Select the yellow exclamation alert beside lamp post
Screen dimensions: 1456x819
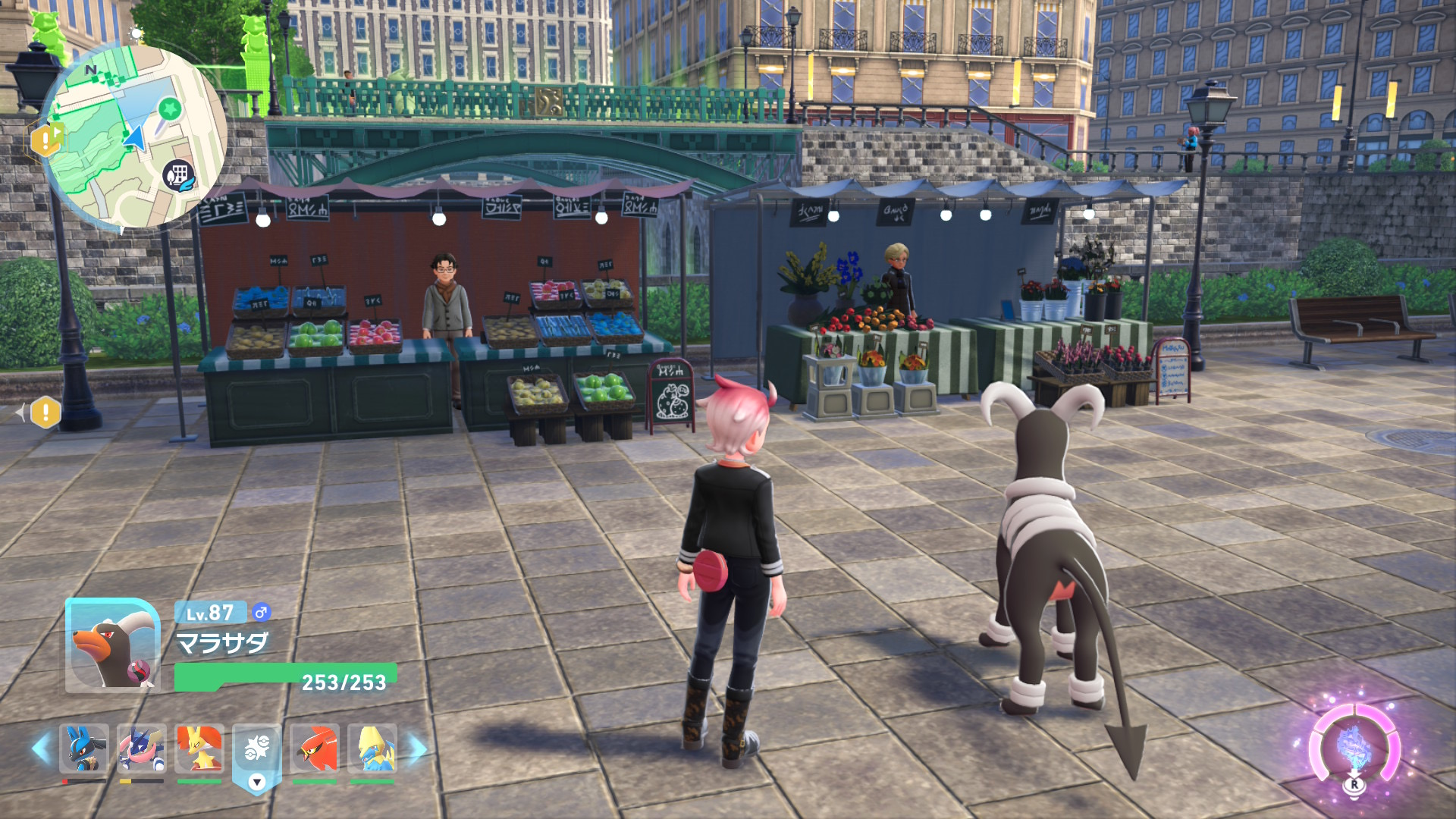[45, 413]
